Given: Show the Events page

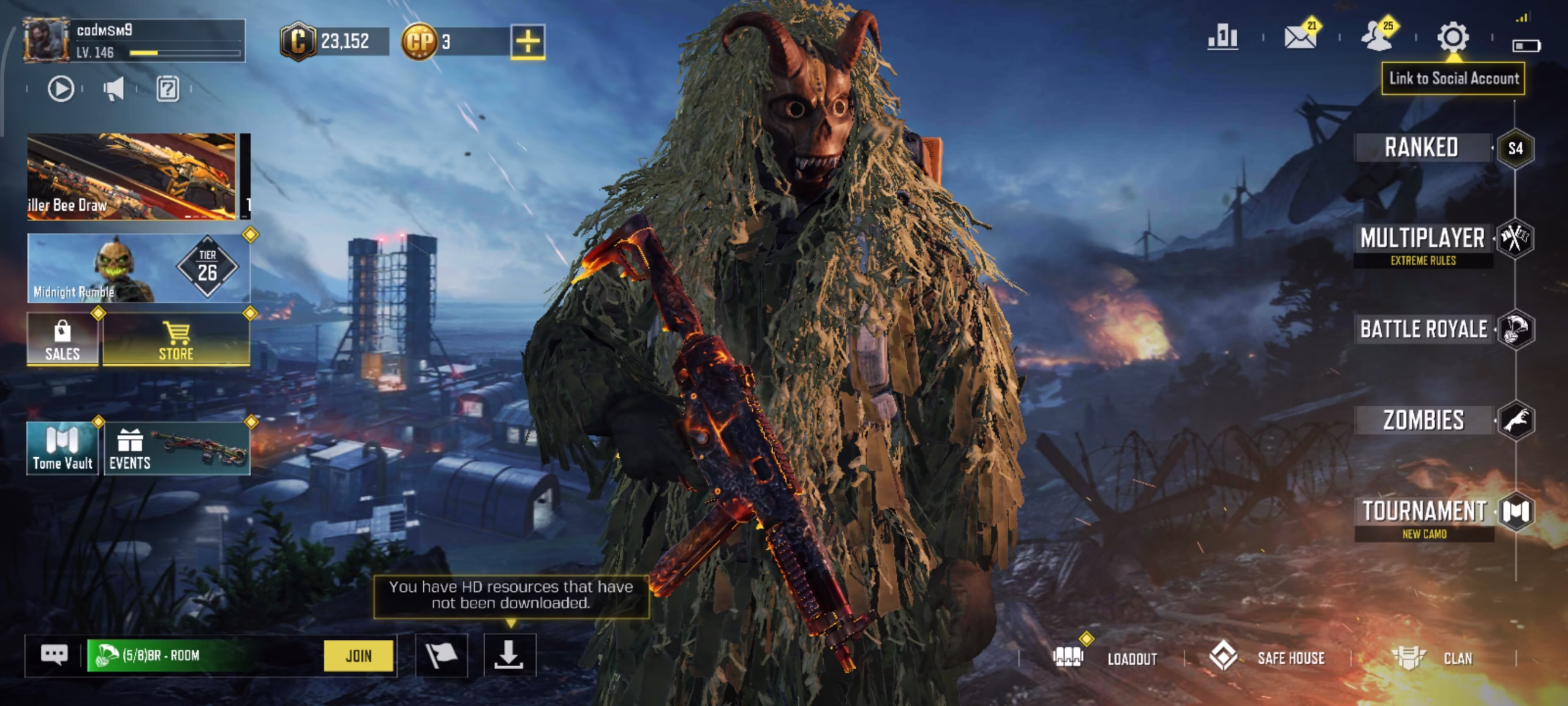Looking at the screenshot, I should (x=176, y=448).
